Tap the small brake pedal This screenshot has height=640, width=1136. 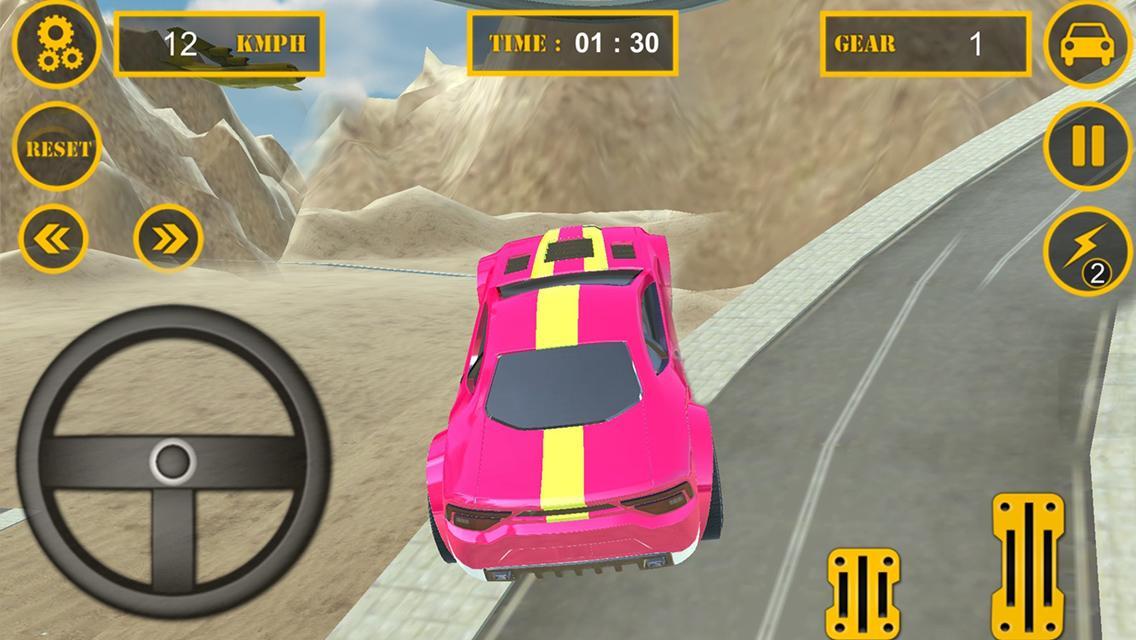tap(863, 591)
